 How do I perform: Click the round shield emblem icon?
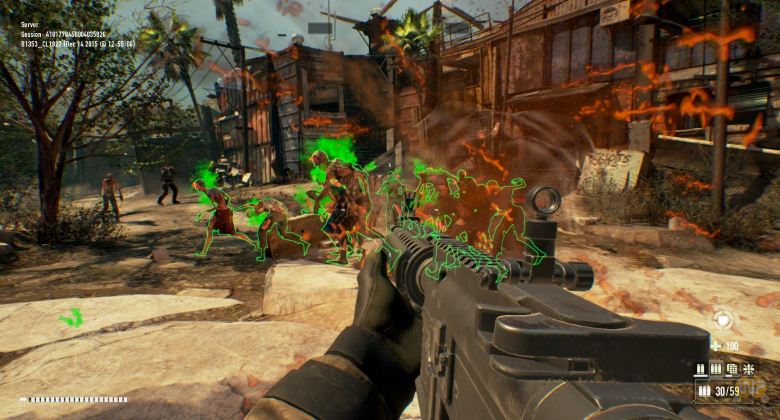(x=722, y=321)
